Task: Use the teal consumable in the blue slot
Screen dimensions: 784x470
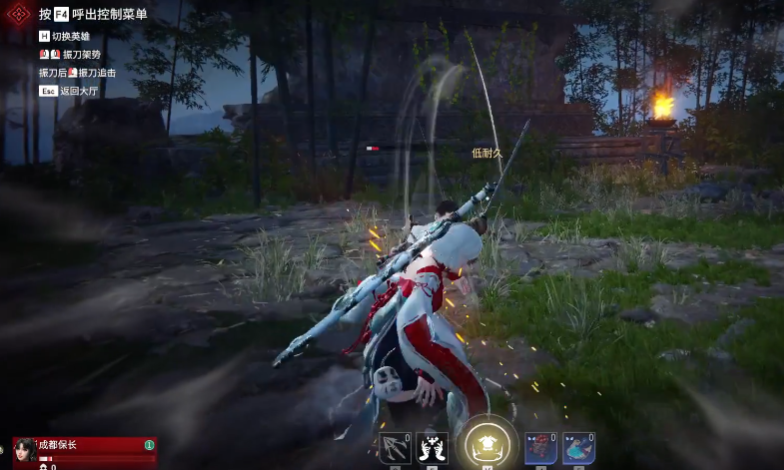Action: click(578, 447)
